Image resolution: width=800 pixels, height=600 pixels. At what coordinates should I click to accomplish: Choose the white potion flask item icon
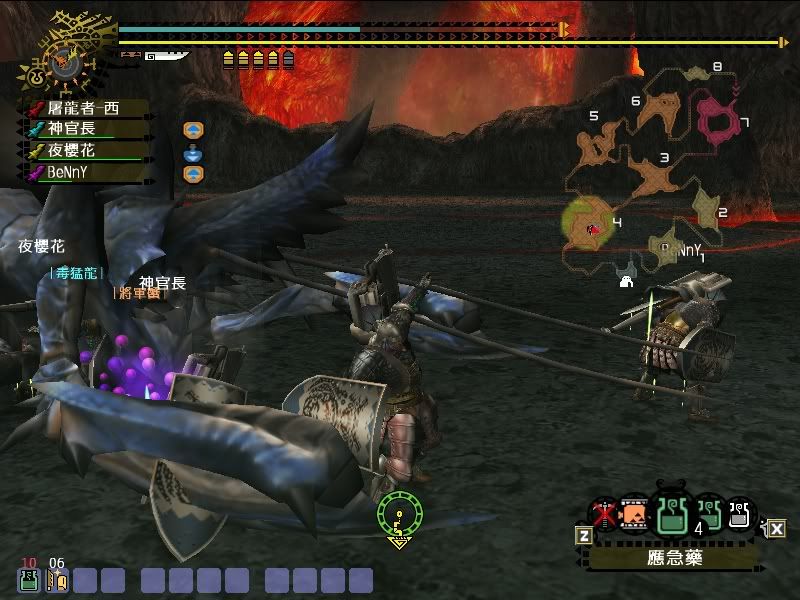coord(740,514)
